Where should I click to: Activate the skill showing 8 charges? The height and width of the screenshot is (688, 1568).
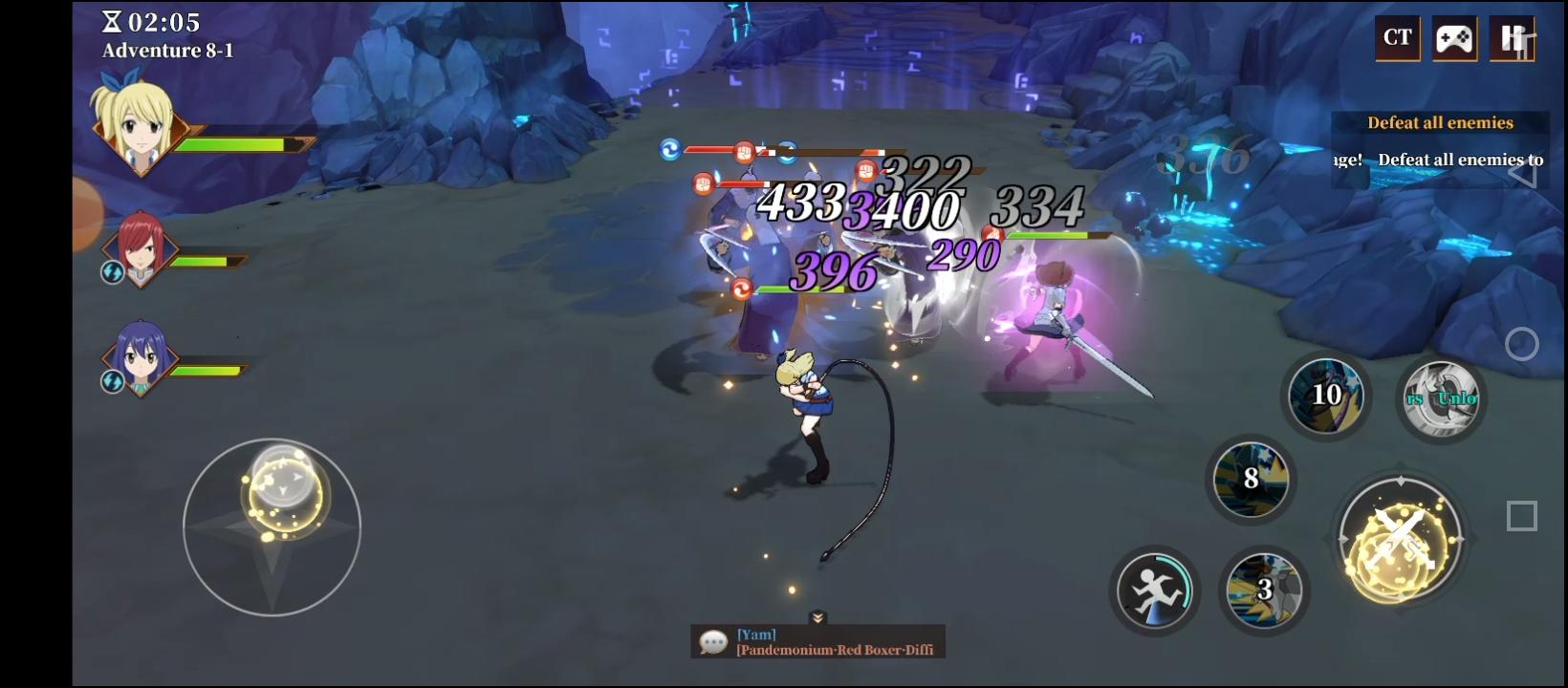[x=1252, y=480]
